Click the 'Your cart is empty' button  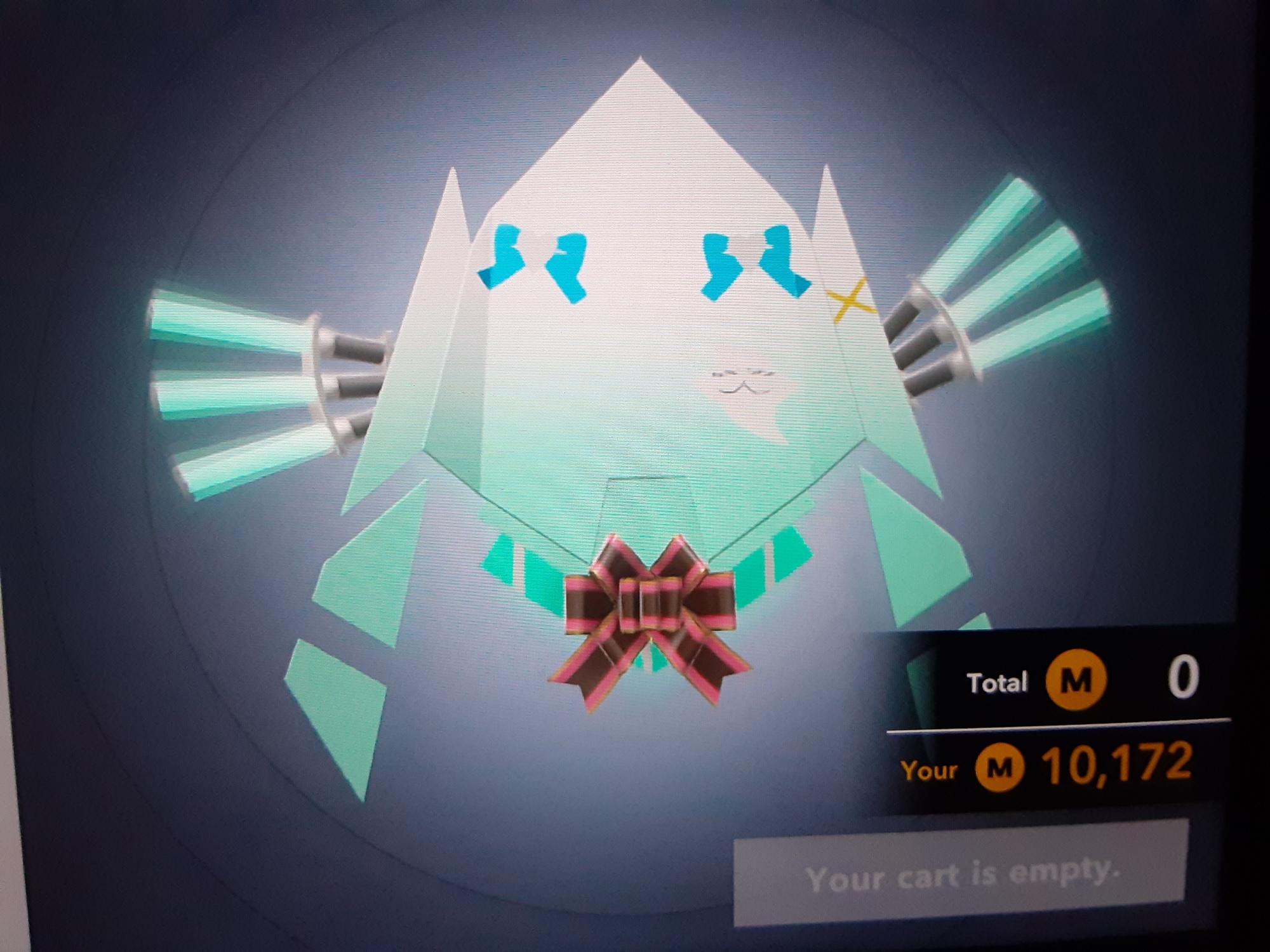960,874
